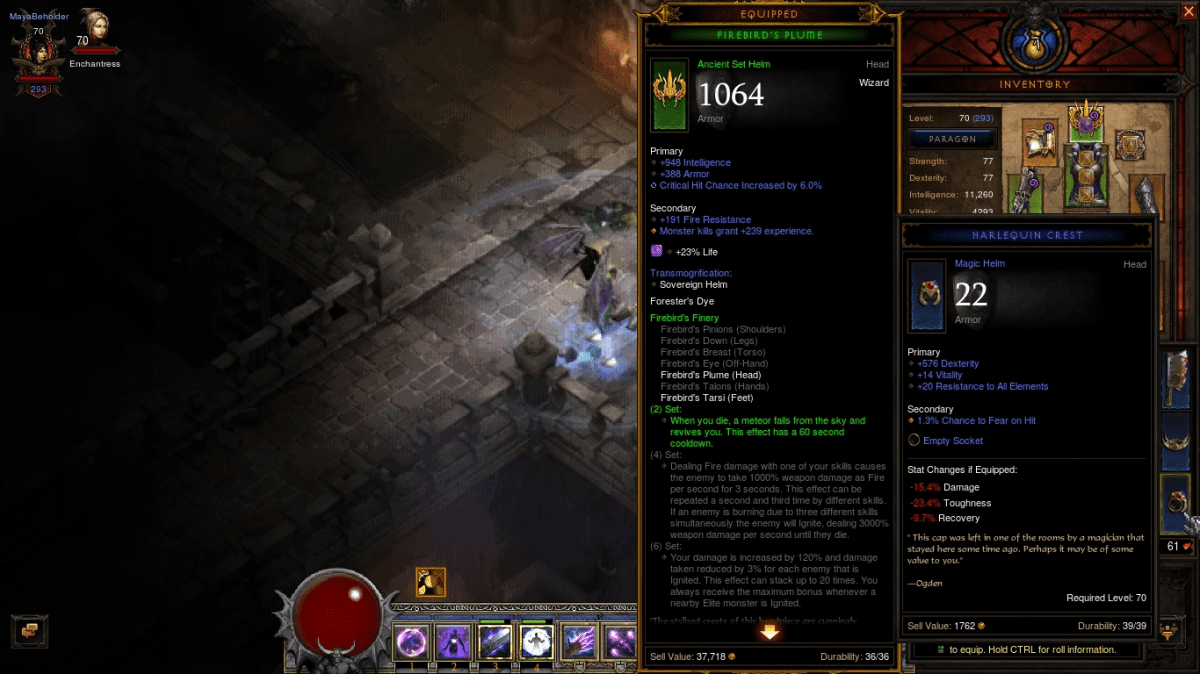Click the gold buff icon above skill bar

431,582
